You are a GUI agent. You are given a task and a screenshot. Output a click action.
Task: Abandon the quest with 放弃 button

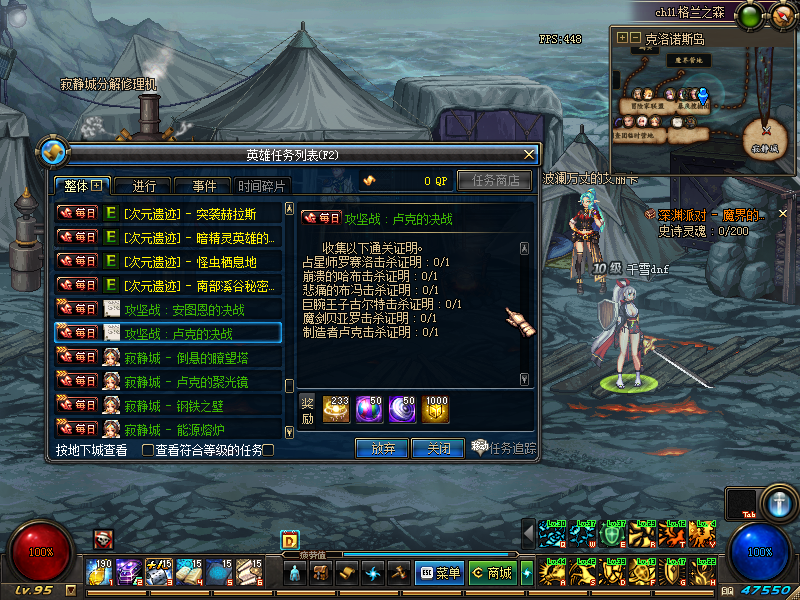pyautogui.click(x=383, y=448)
